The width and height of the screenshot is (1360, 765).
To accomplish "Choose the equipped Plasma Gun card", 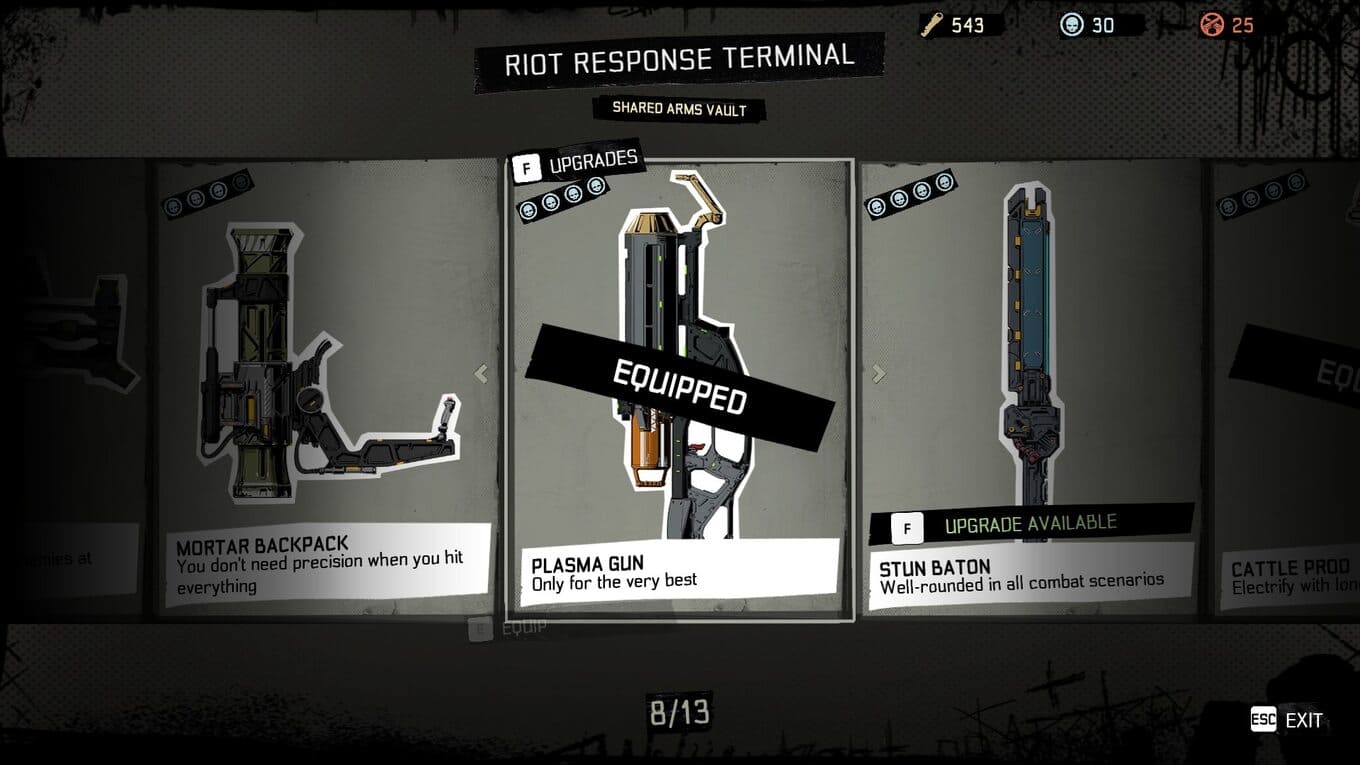I will [x=679, y=390].
